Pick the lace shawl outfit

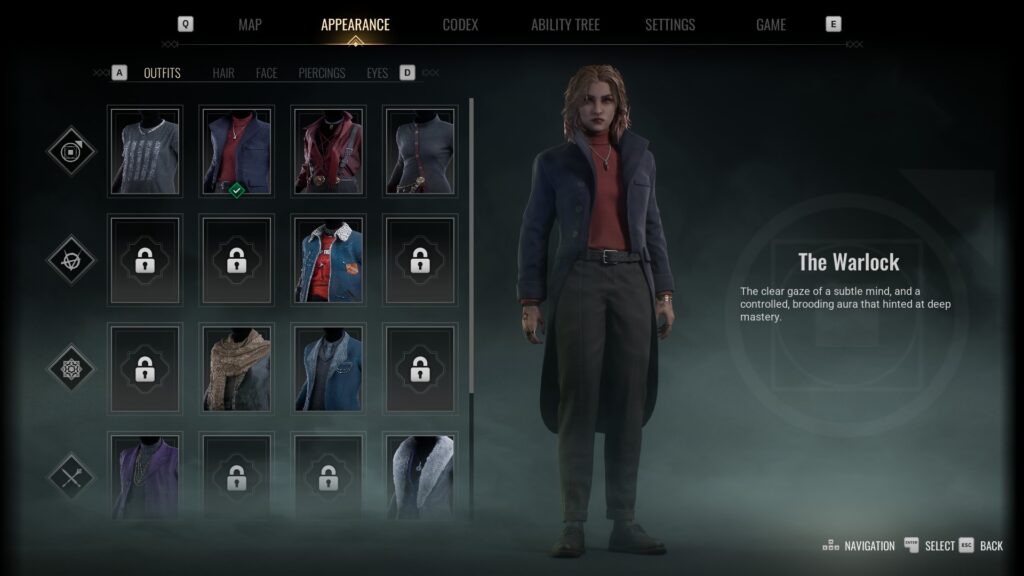237,368
